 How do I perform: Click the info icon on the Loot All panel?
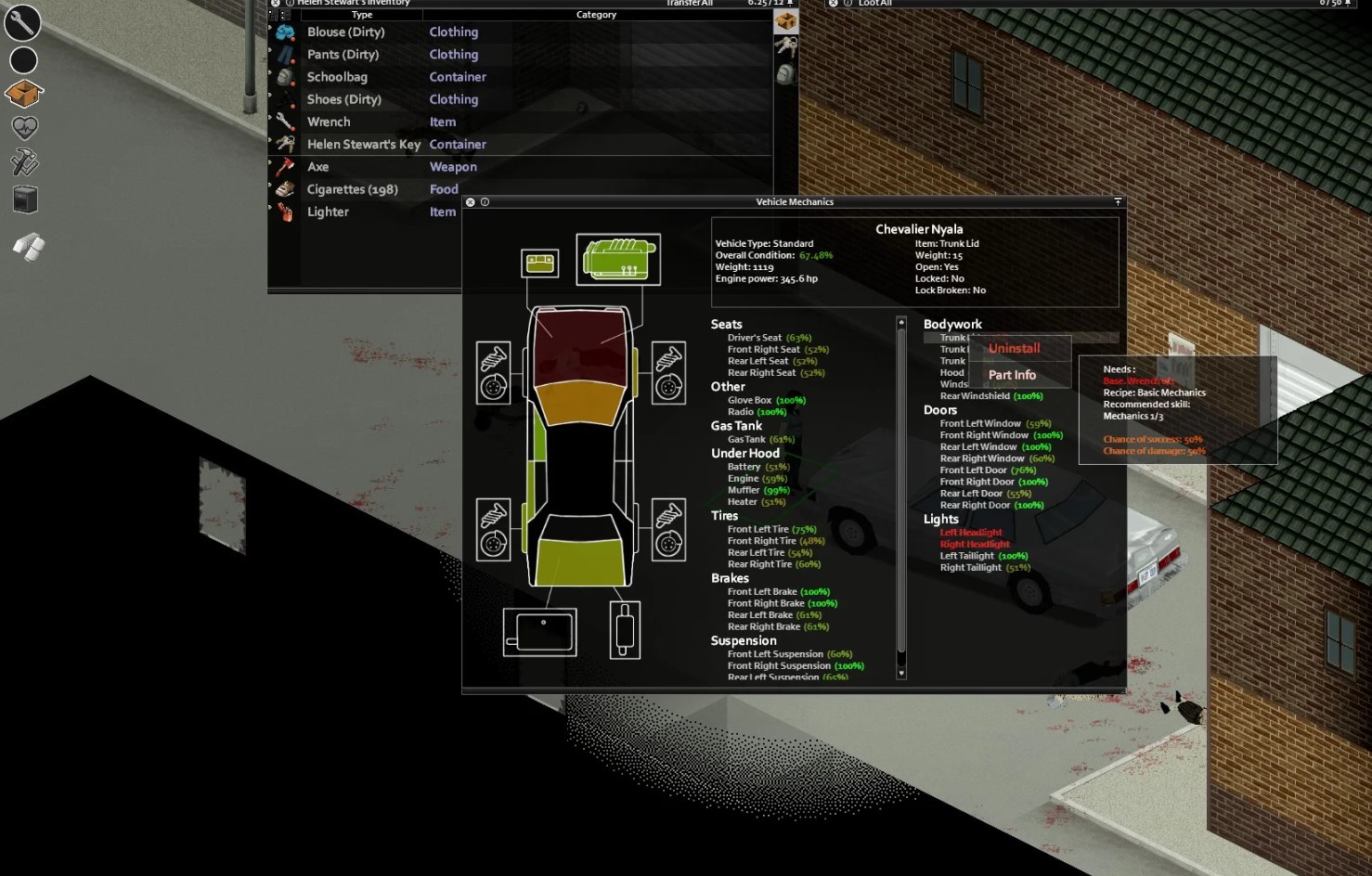point(847,3)
